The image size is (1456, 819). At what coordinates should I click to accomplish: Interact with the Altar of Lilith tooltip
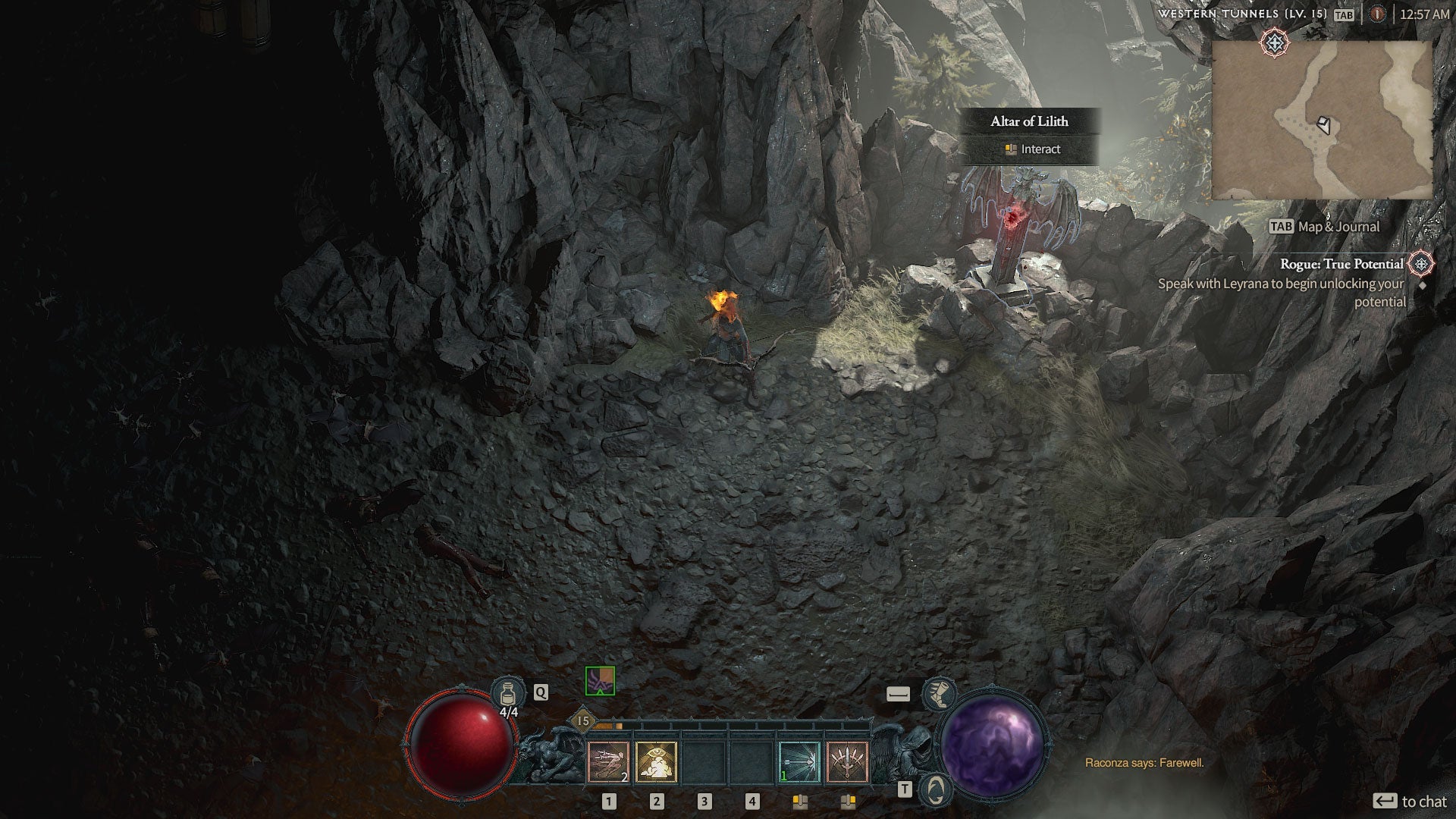click(x=1030, y=149)
